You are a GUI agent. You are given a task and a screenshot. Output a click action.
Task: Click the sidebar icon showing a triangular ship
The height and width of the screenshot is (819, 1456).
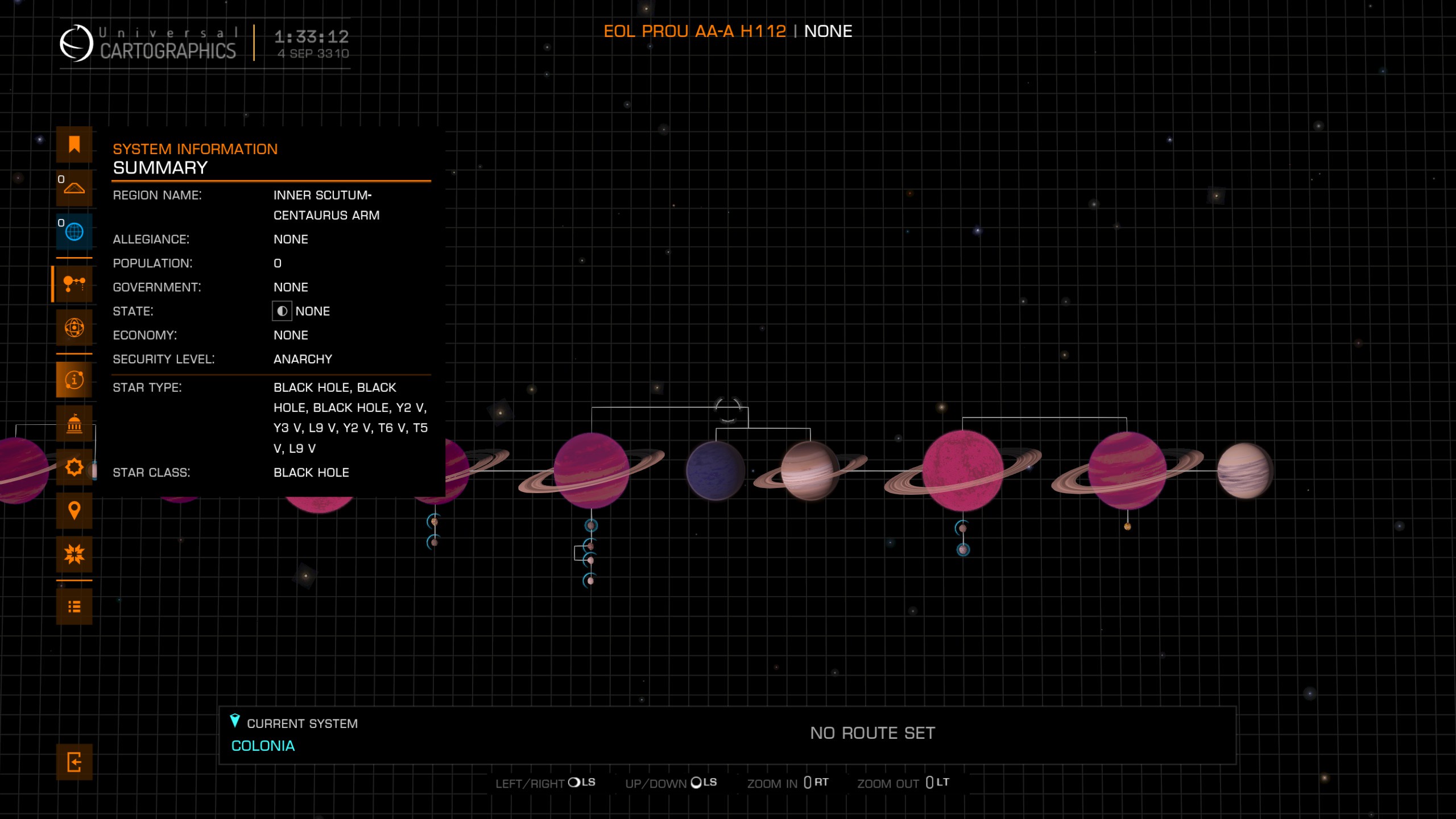coord(74,188)
